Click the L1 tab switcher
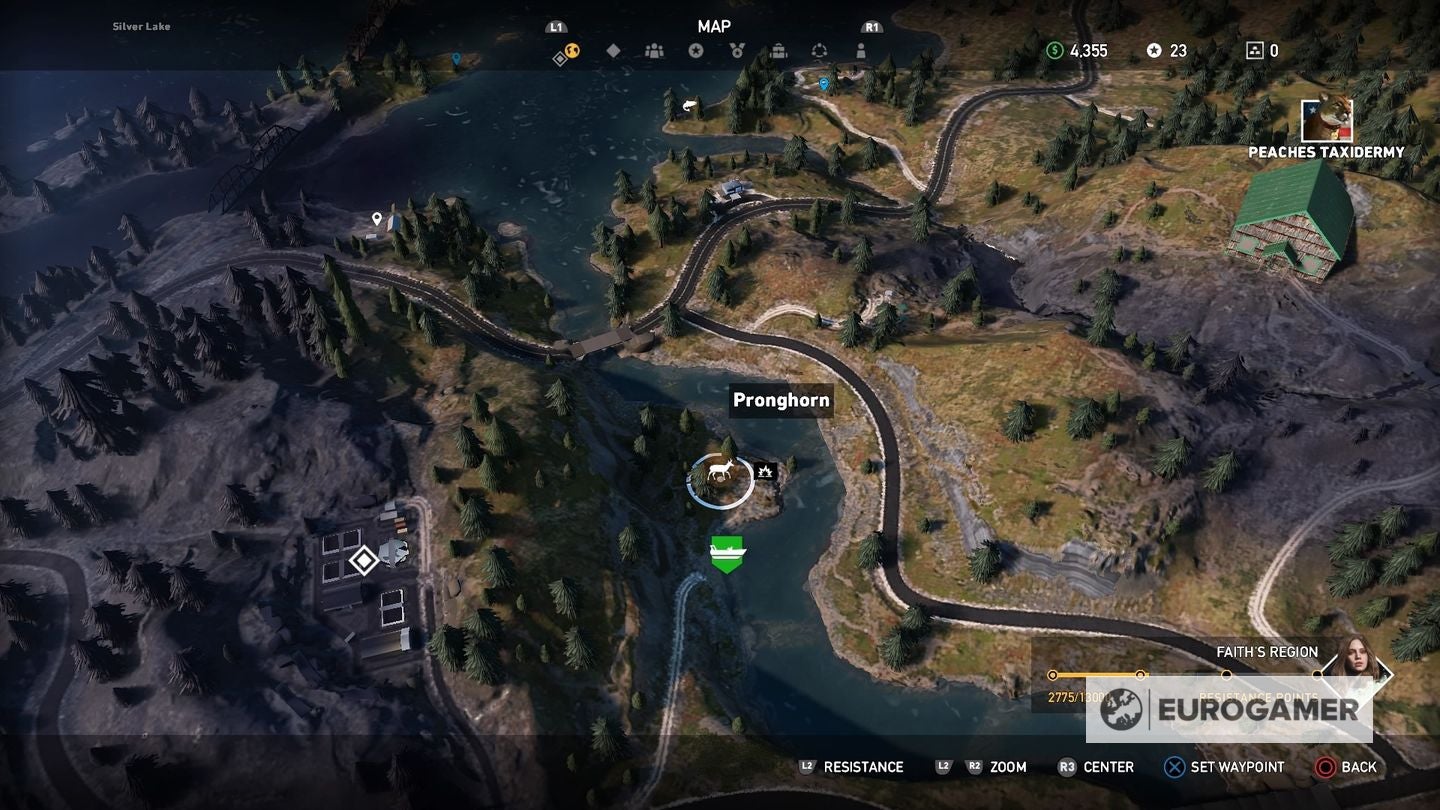 point(554,27)
